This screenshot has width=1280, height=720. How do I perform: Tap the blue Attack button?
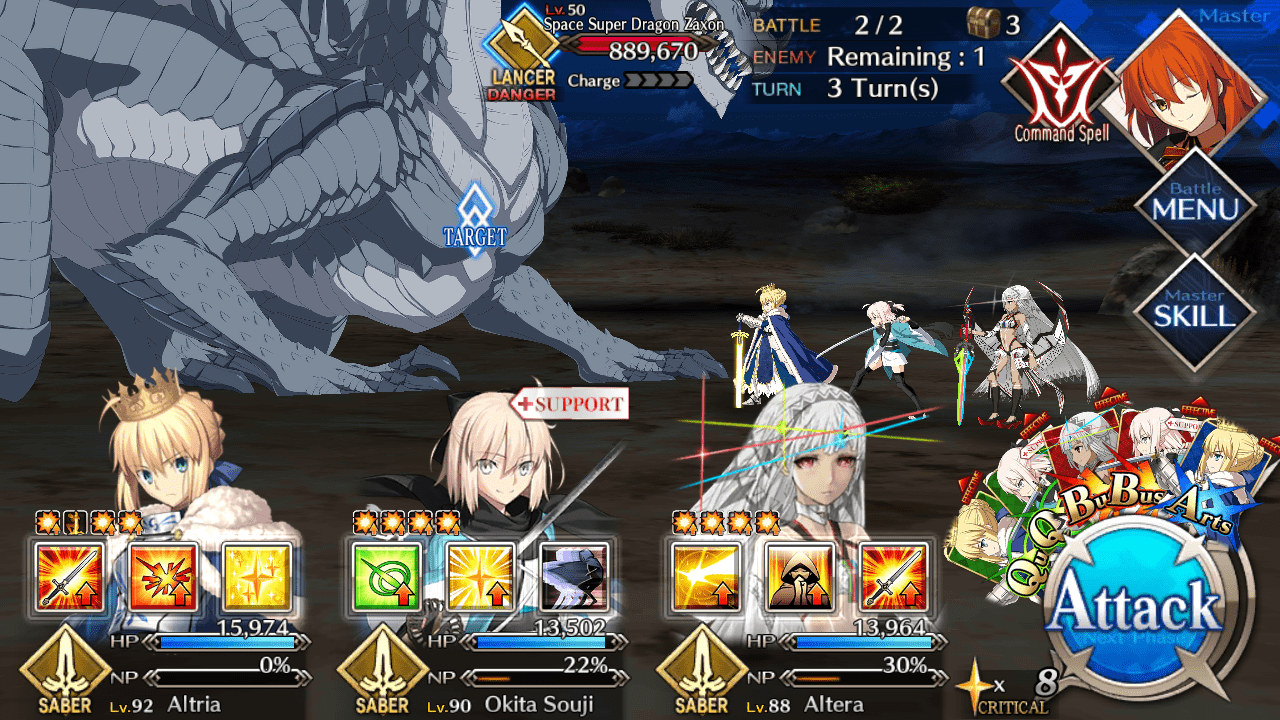click(1135, 605)
